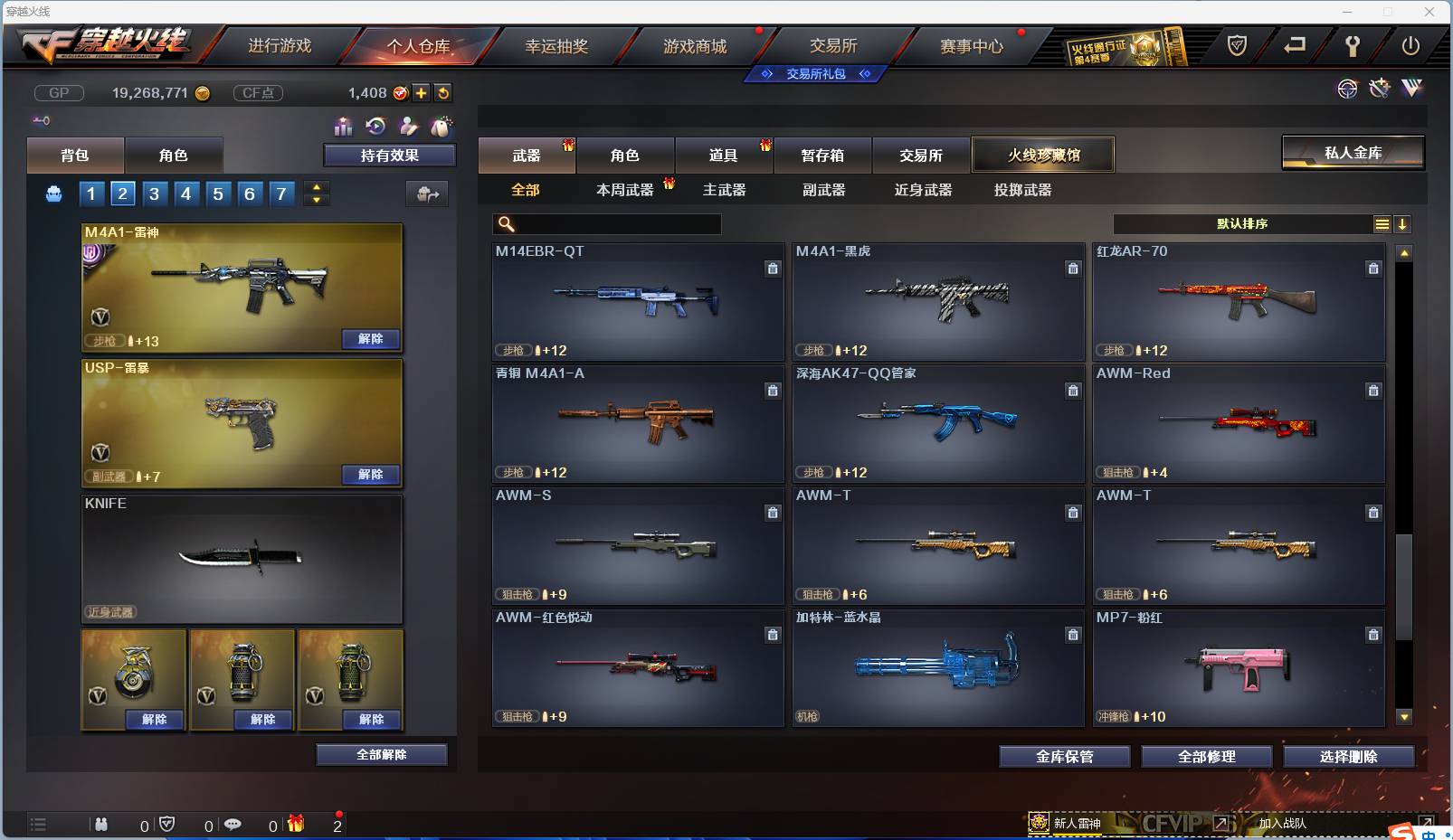Switch to the 火线珍藏馆 tab
The width and height of the screenshot is (1453, 840).
1044,155
